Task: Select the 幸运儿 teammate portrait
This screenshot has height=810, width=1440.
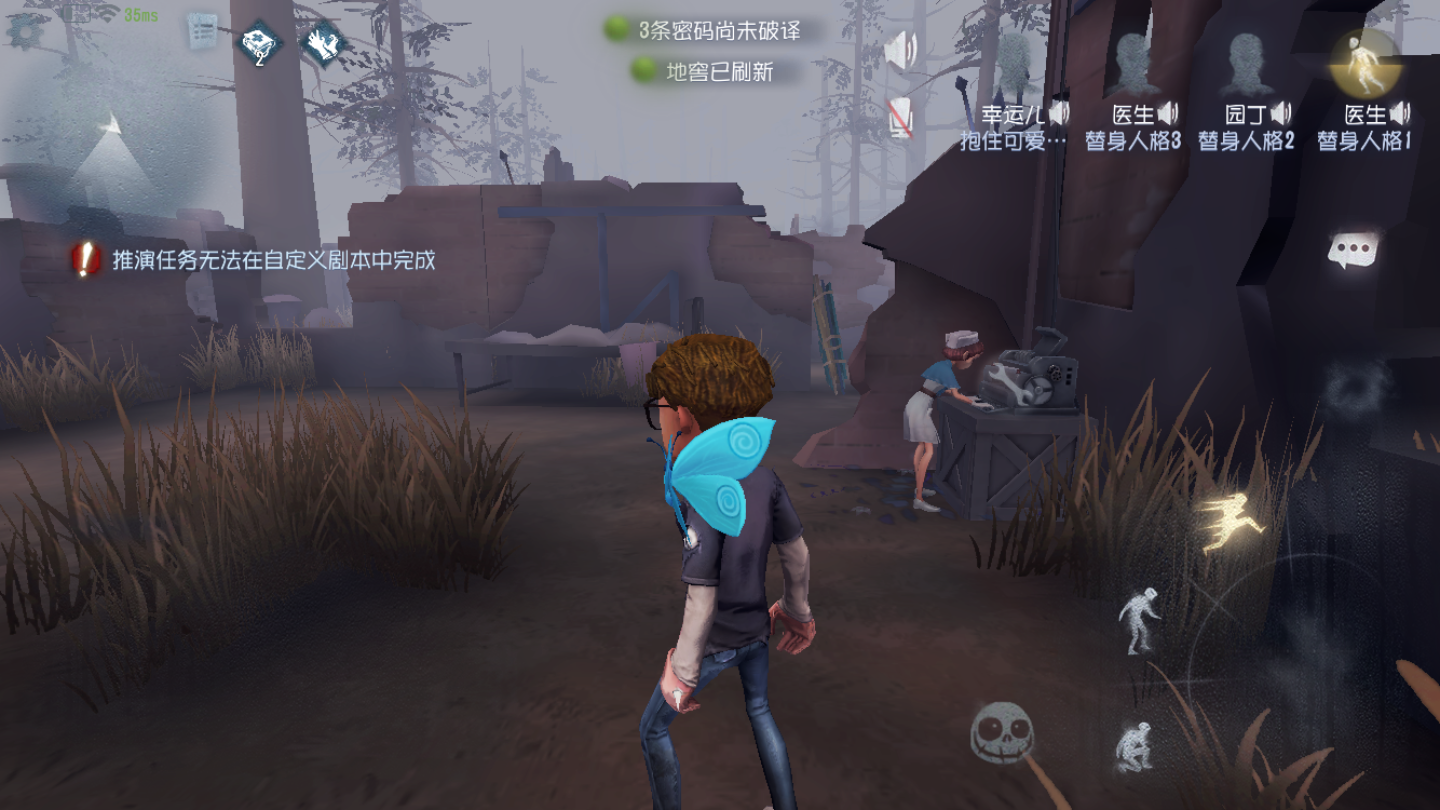Action: (1014, 62)
